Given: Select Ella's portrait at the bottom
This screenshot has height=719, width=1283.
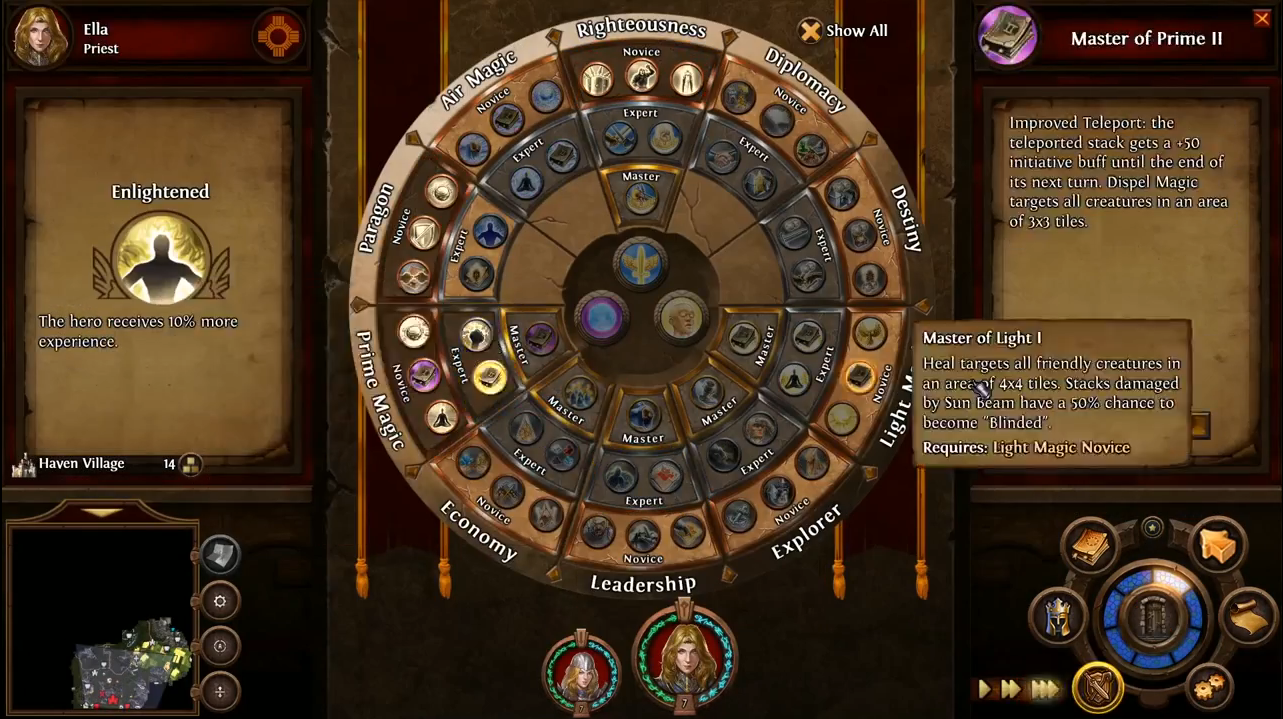Looking at the screenshot, I should click(x=684, y=655).
